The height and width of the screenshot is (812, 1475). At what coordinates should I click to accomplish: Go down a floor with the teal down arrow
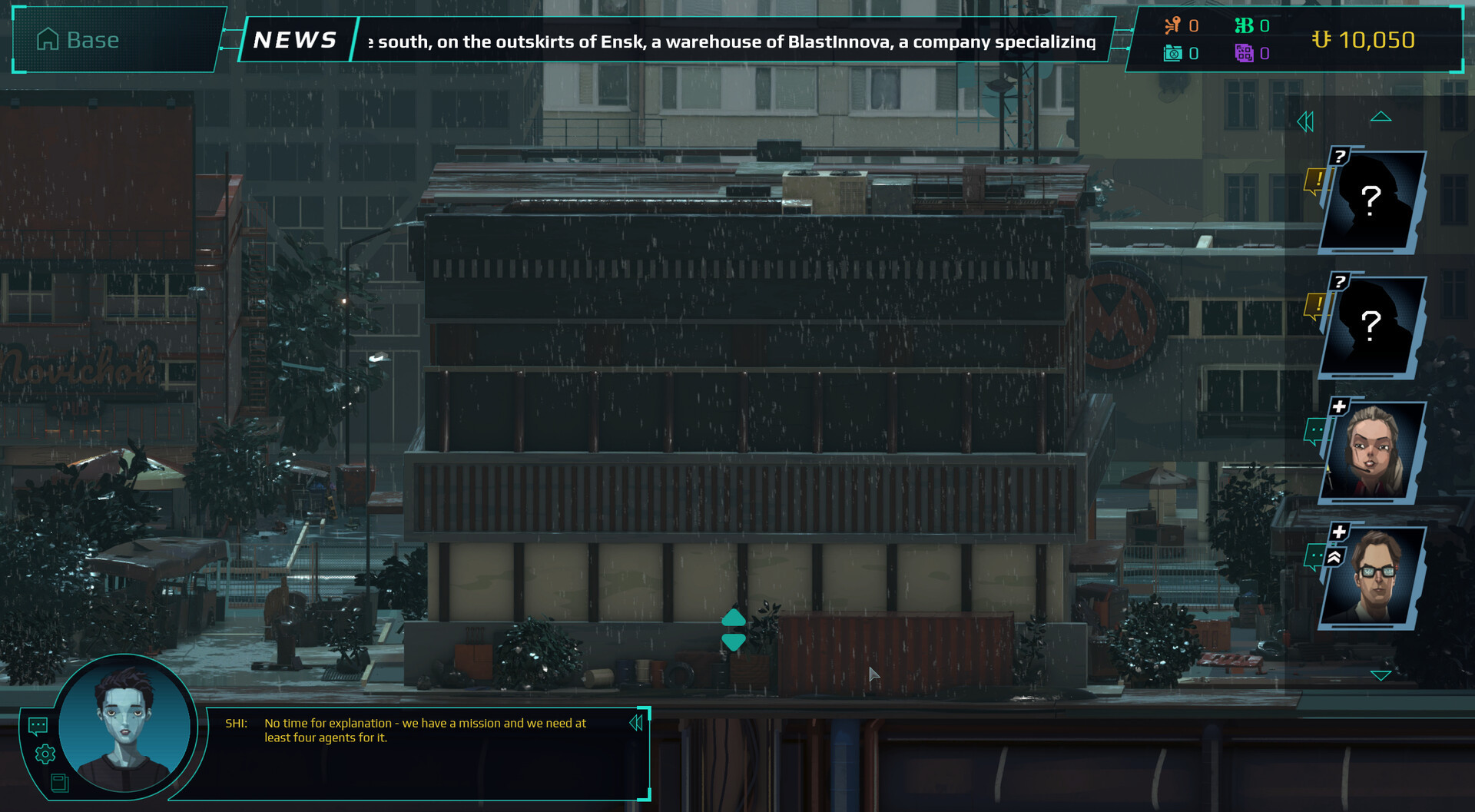coord(734,642)
